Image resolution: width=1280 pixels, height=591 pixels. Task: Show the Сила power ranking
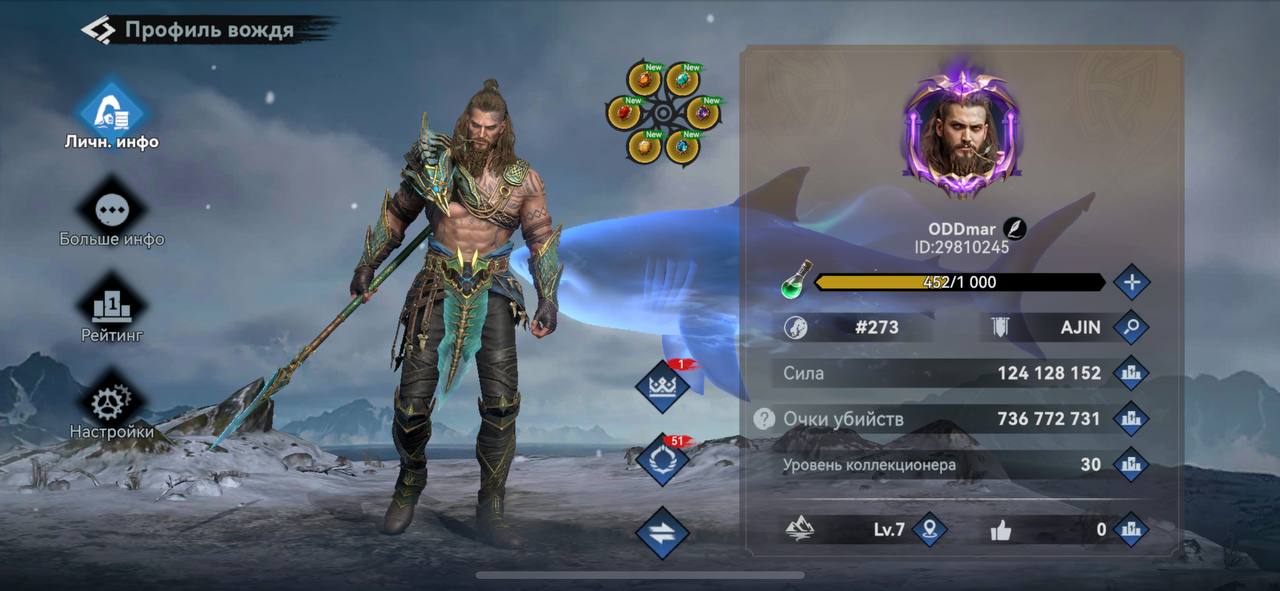click(x=1131, y=373)
